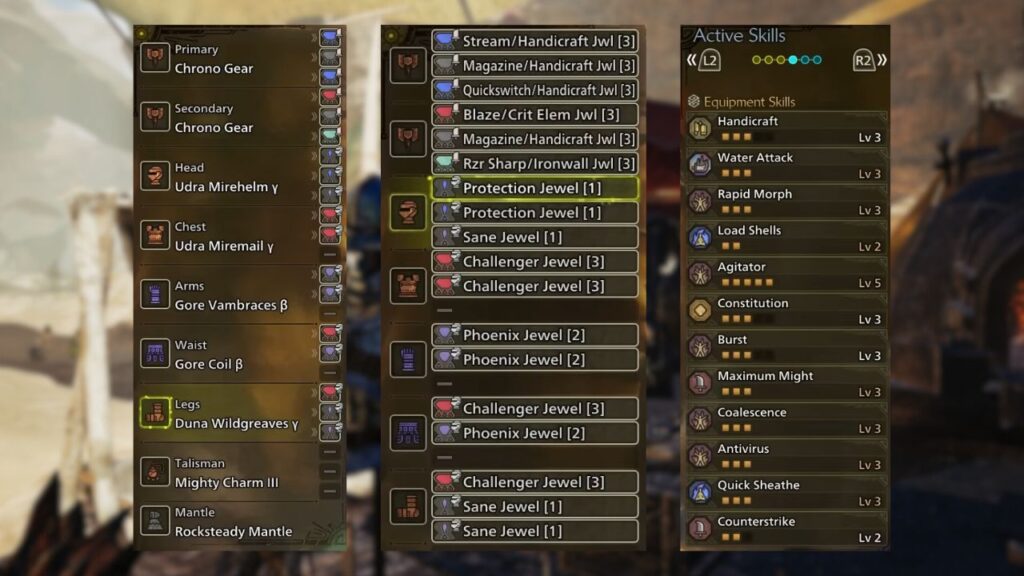Open the Mighty Charm III talisman slot
The width and height of the screenshot is (1024, 576).
tap(230, 472)
